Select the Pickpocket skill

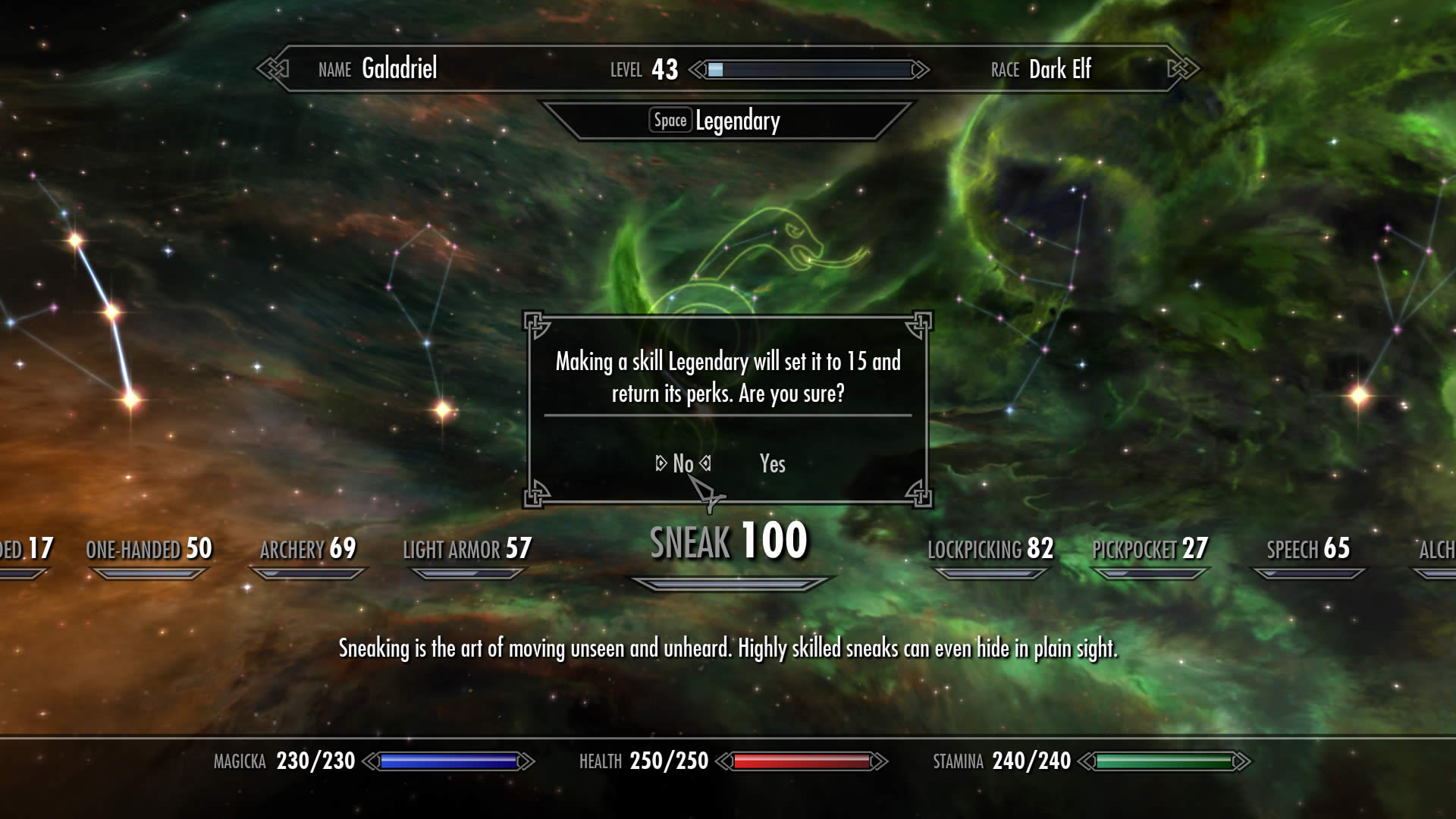pyautogui.click(x=1150, y=549)
